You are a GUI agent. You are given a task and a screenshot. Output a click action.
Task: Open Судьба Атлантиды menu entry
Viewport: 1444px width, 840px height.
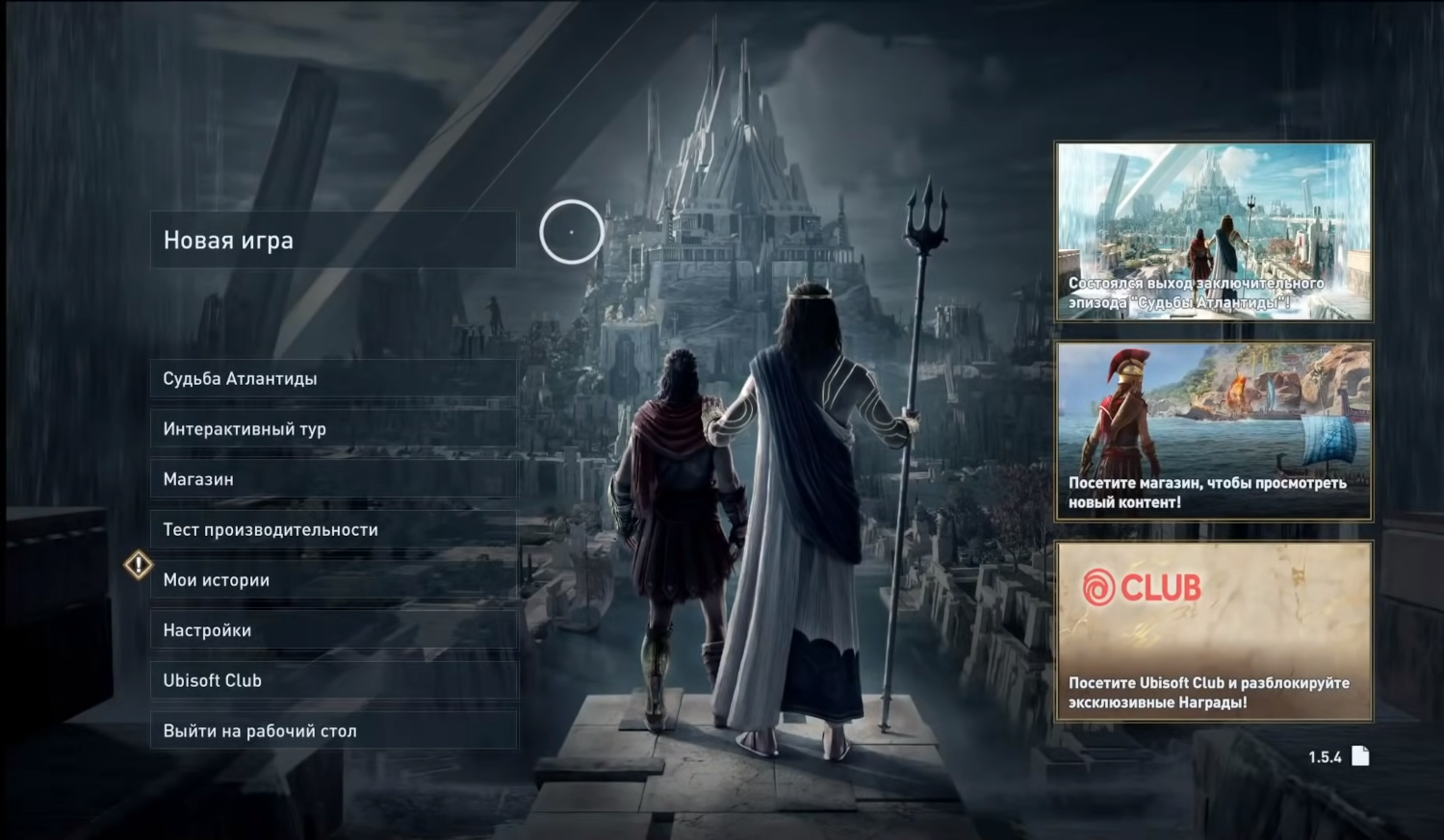pyautogui.click(x=333, y=378)
